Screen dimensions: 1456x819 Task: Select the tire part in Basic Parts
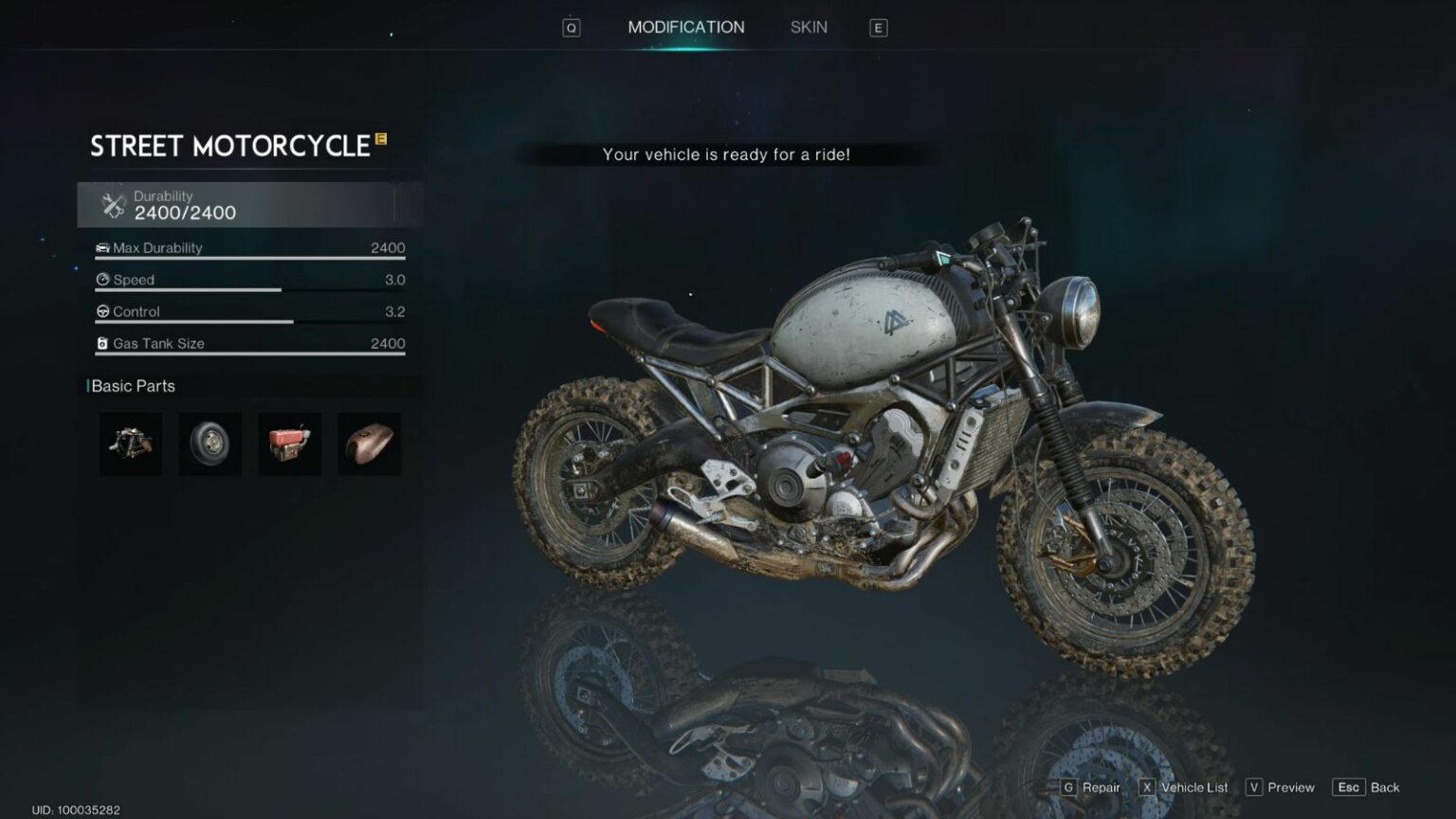coord(209,444)
